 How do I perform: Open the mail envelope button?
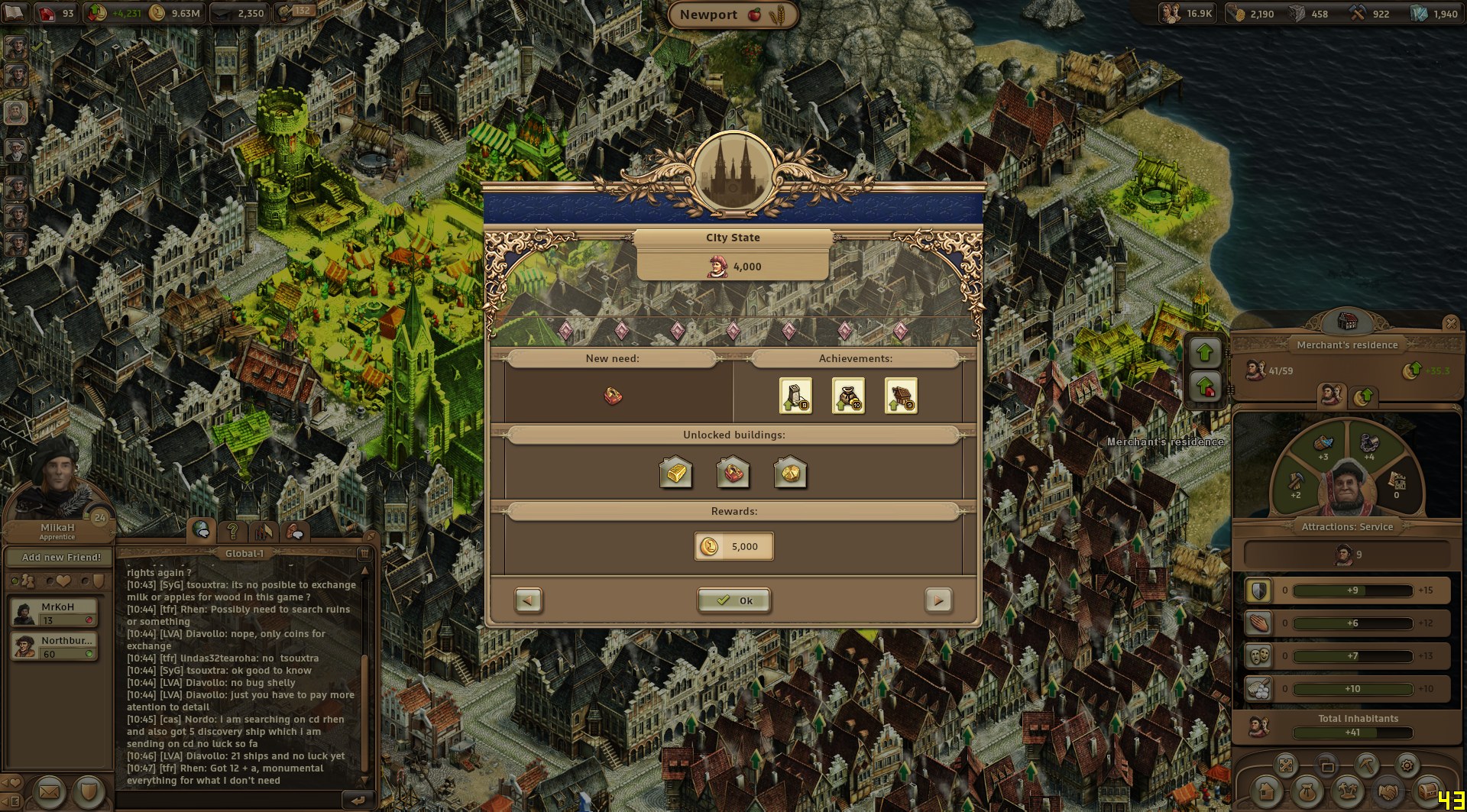click(x=49, y=792)
